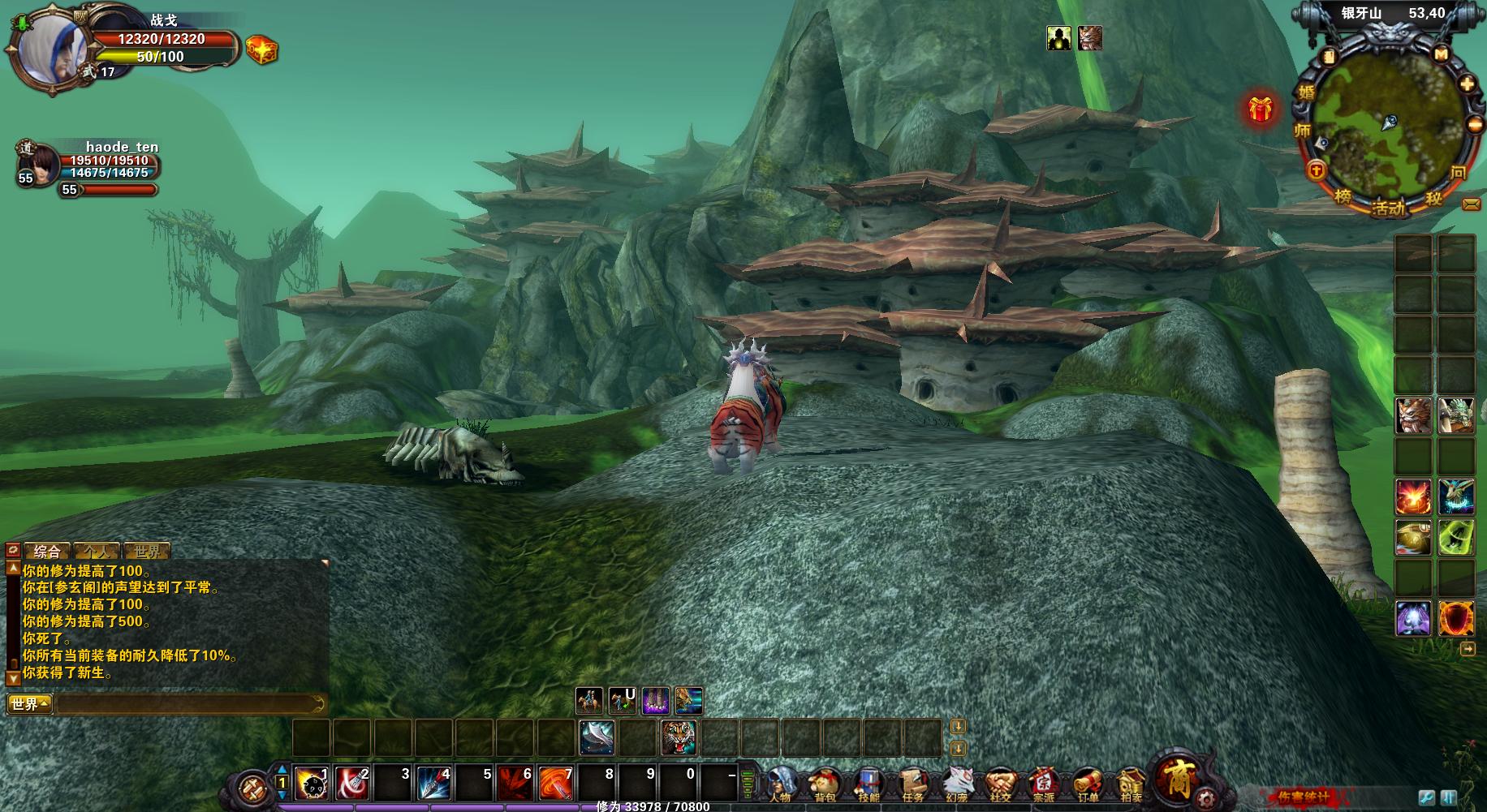Open the 拍卖 auction menu

click(x=1131, y=784)
